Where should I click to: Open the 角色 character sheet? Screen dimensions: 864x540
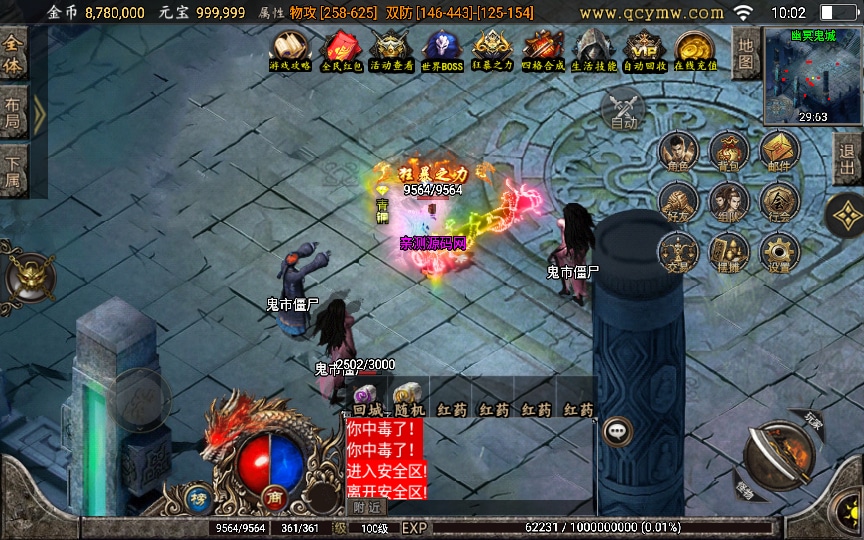tap(678, 153)
